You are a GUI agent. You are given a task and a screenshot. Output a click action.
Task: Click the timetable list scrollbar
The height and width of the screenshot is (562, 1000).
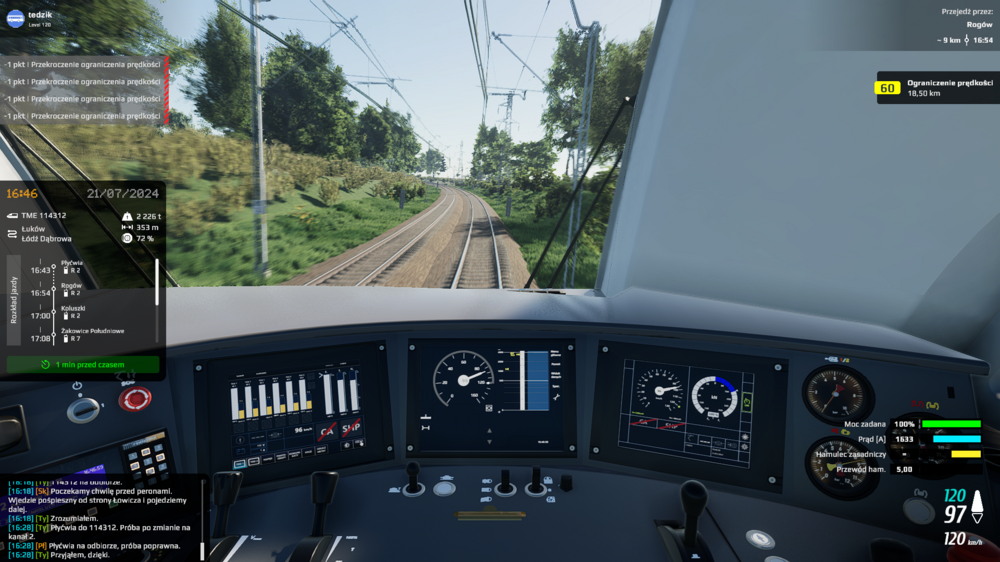point(156,283)
